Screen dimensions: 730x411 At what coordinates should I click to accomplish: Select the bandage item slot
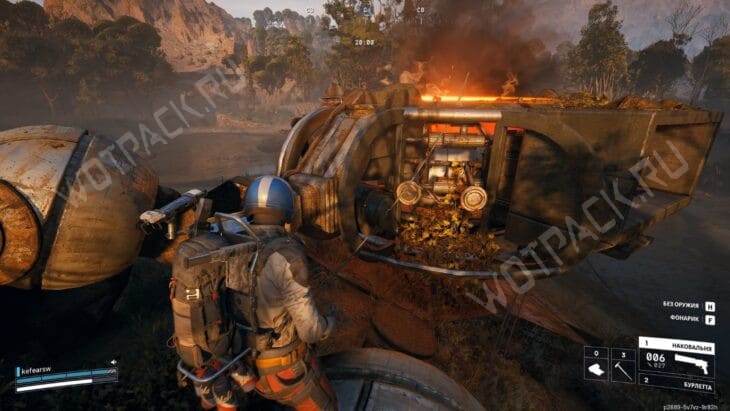pyautogui.click(x=596, y=366)
